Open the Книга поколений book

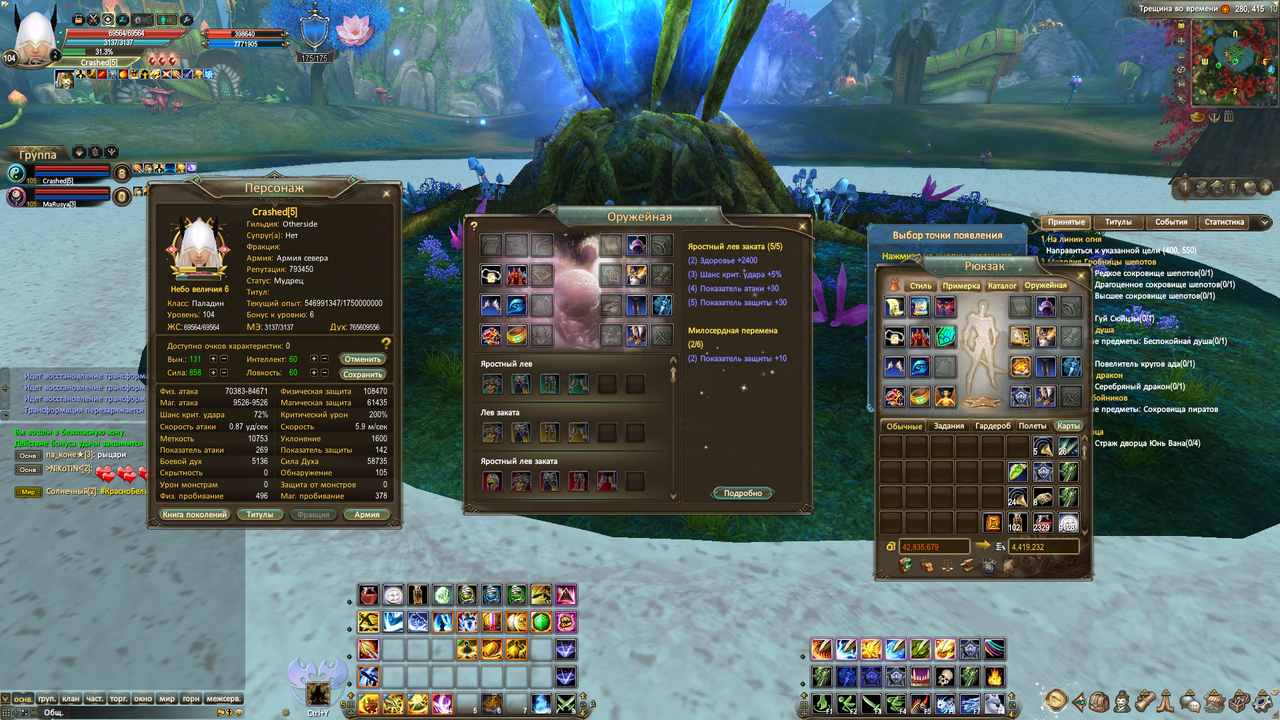(x=193, y=515)
